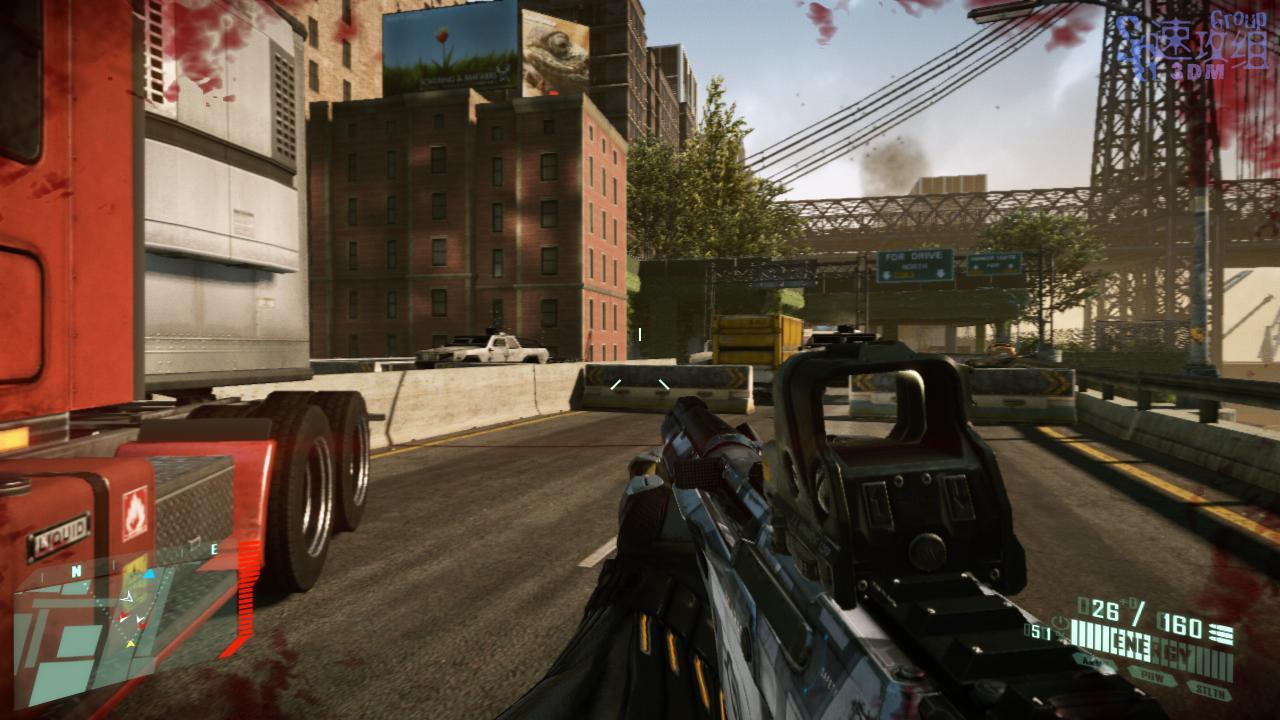The width and height of the screenshot is (1280, 720).
Task: Activate the Power mode indicator
Action: tap(1151, 675)
